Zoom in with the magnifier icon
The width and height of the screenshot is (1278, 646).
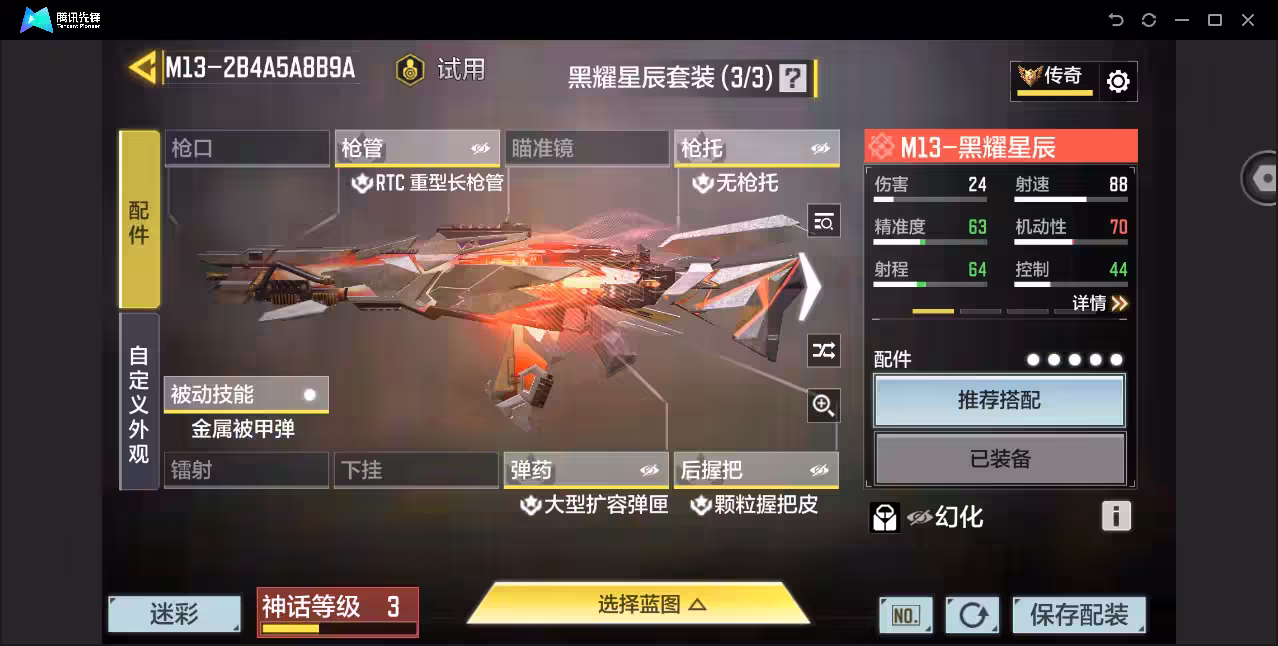(x=823, y=405)
